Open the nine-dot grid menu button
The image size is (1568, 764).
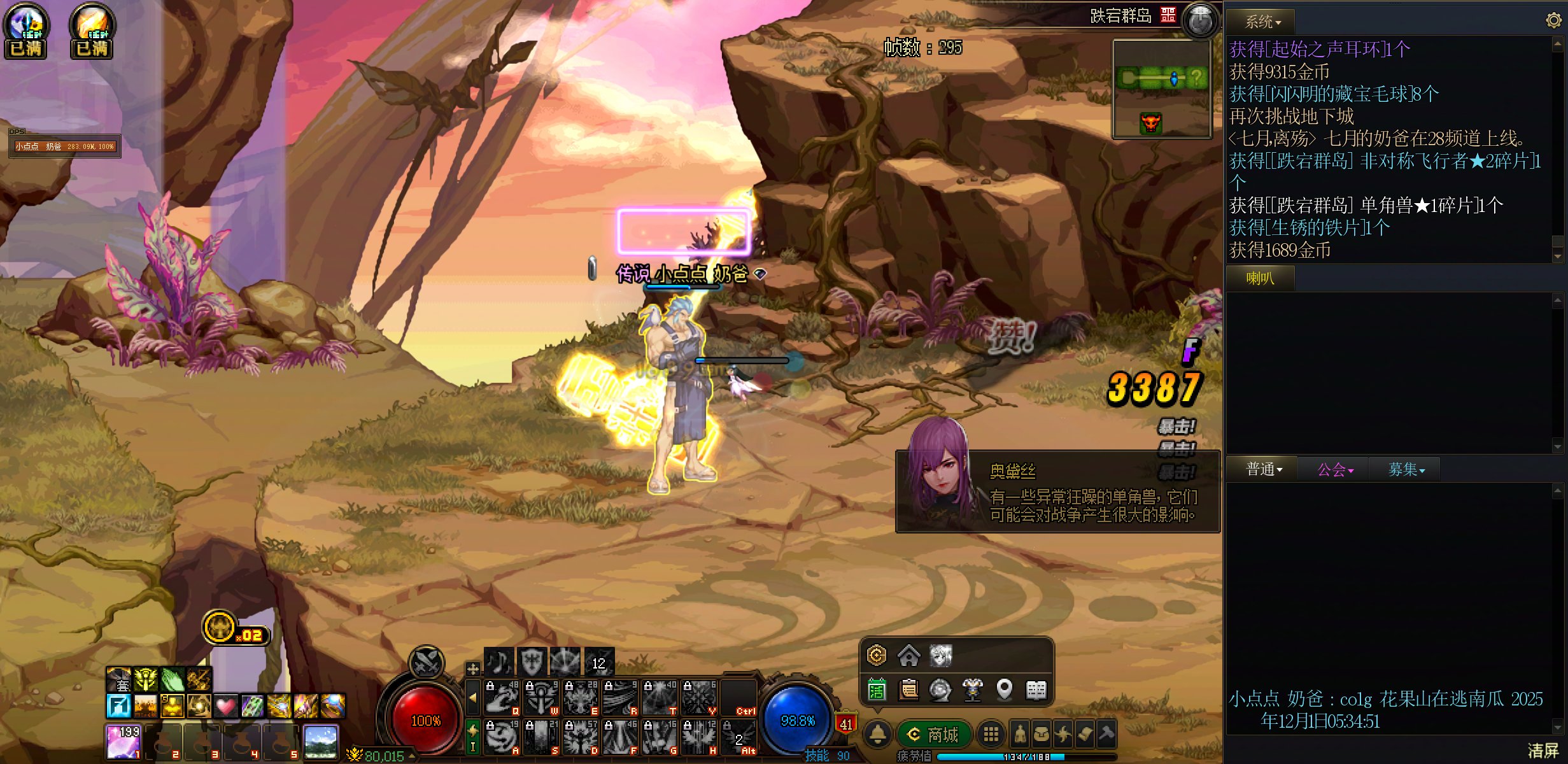pyautogui.click(x=991, y=735)
